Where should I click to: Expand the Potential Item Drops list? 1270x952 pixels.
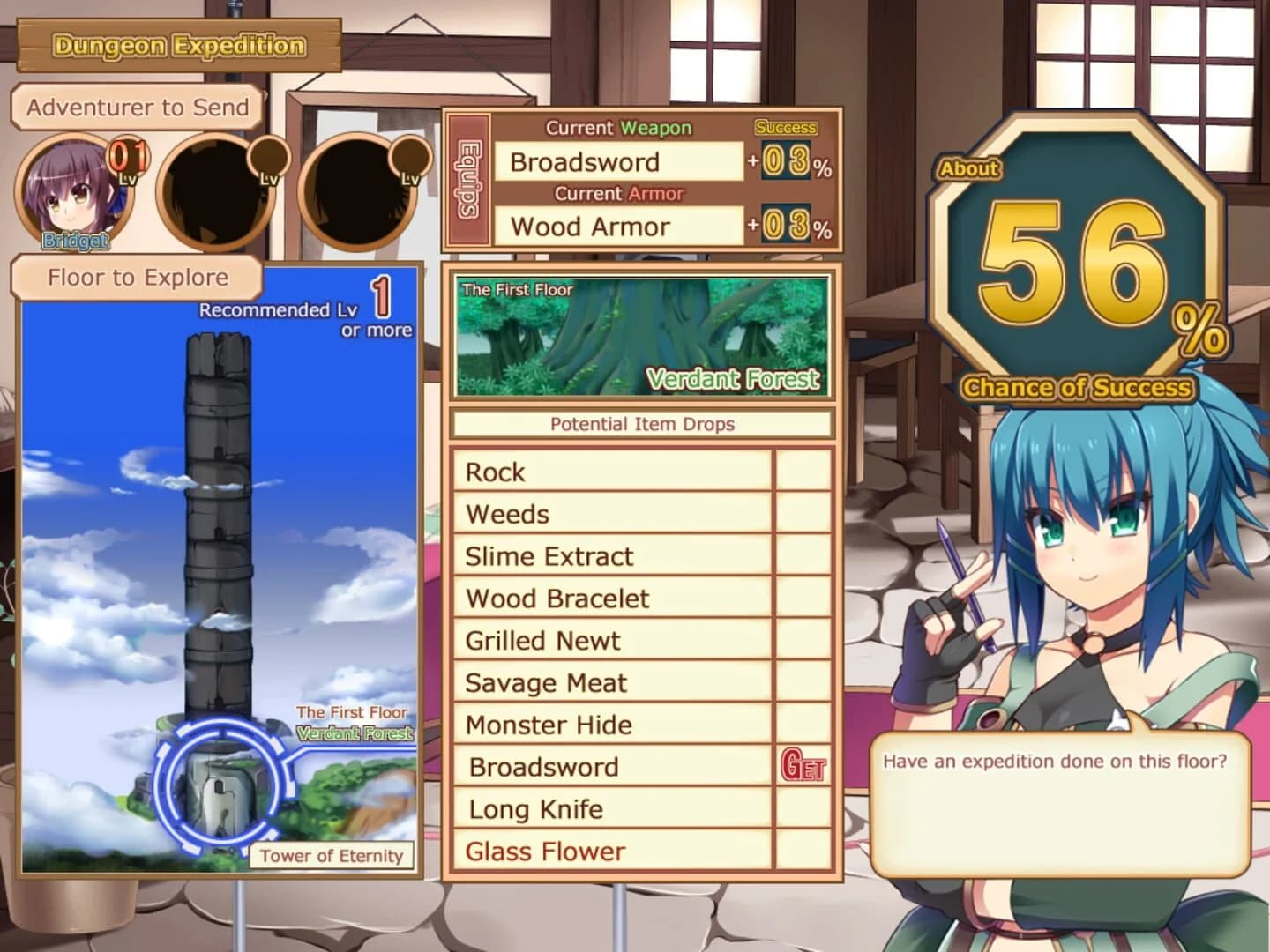coord(641,424)
